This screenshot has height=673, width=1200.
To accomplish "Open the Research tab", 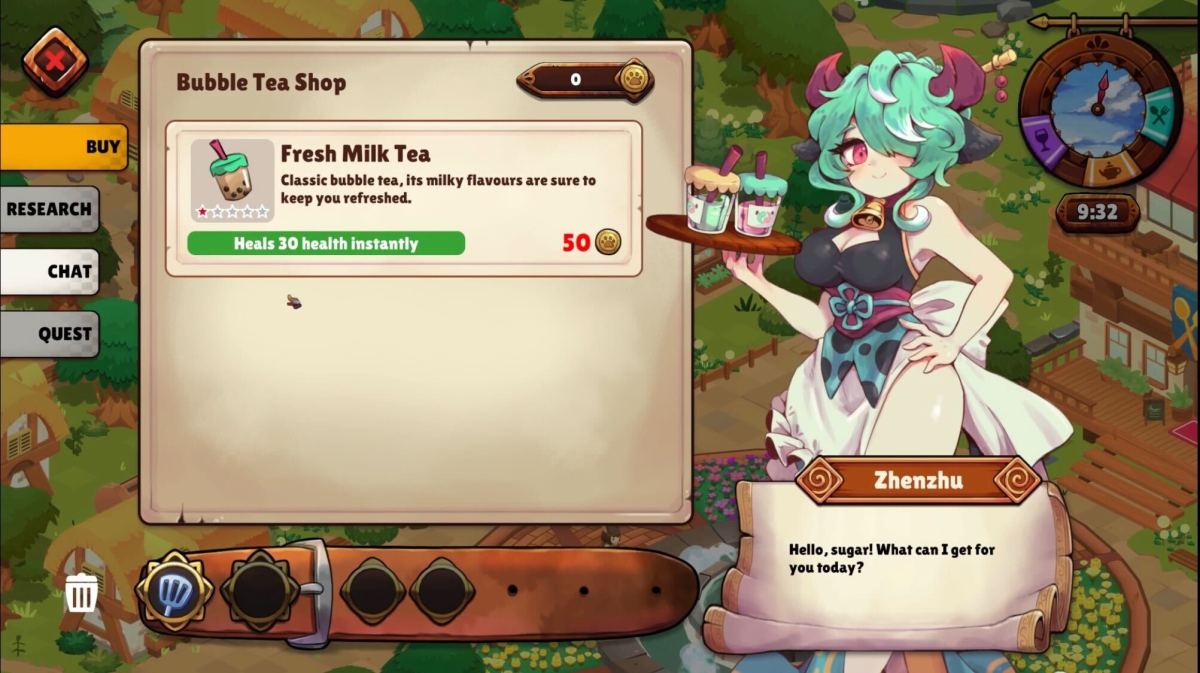I will (x=50, y=209).
